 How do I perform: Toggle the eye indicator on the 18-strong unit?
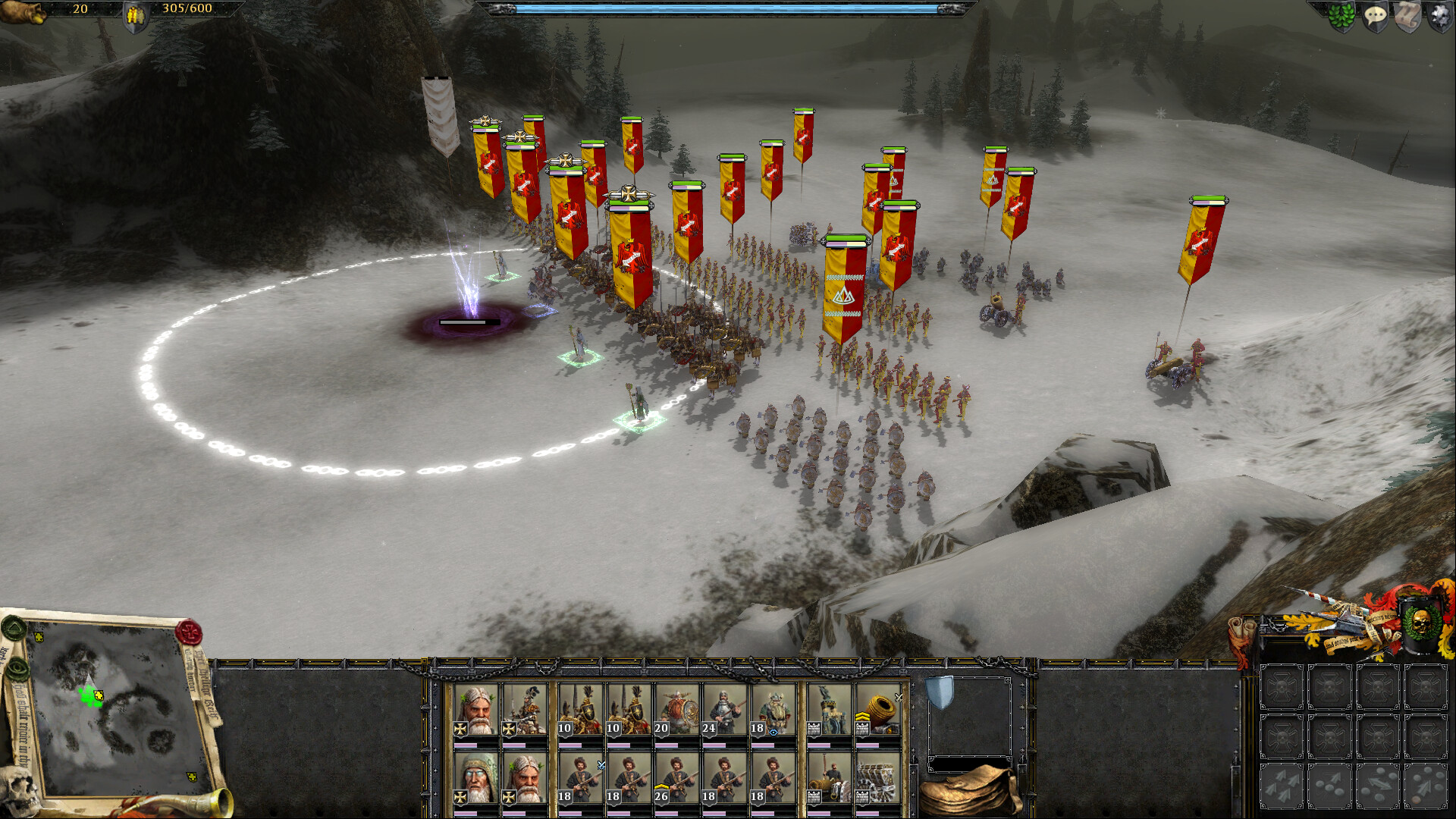click(x=774, y=732)
